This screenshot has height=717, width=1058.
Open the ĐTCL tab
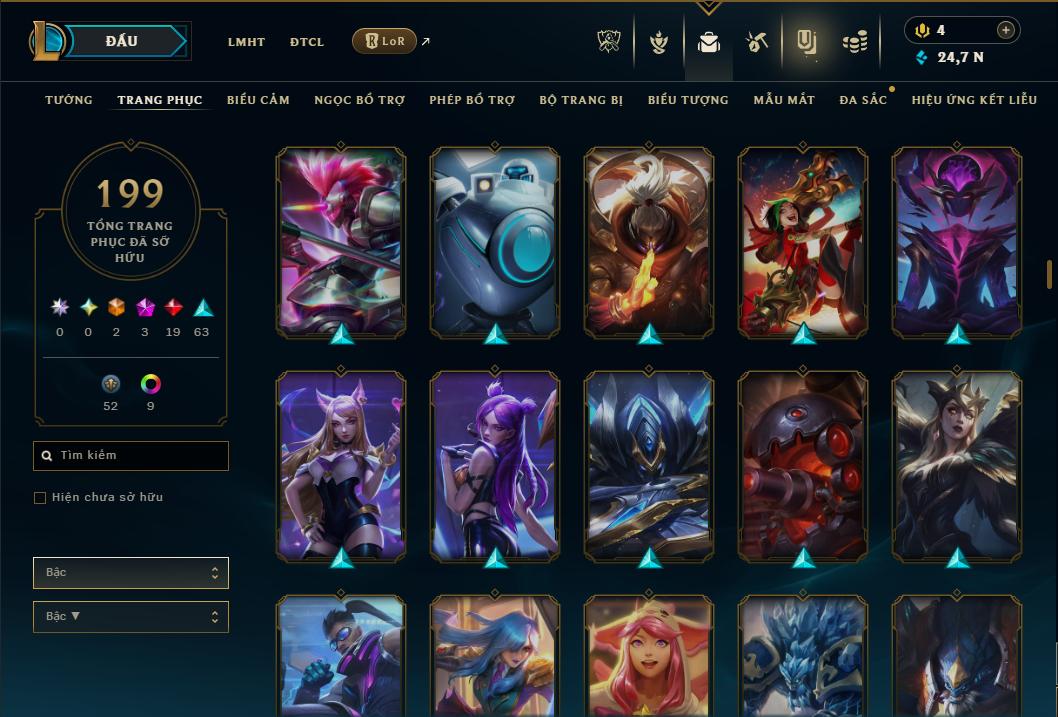pos(307,42)
